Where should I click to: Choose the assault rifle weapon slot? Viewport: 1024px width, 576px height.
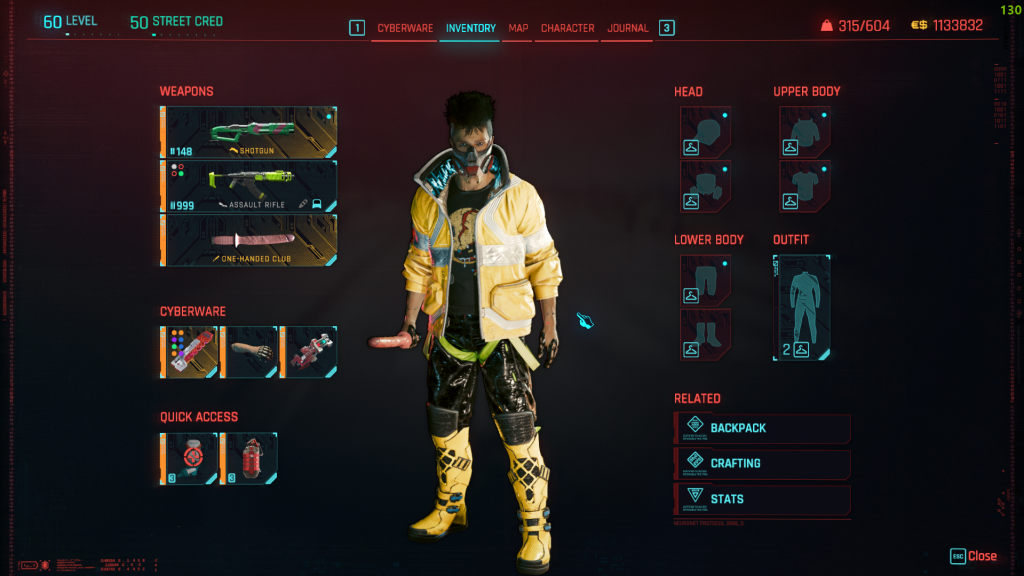coord(249,186)
